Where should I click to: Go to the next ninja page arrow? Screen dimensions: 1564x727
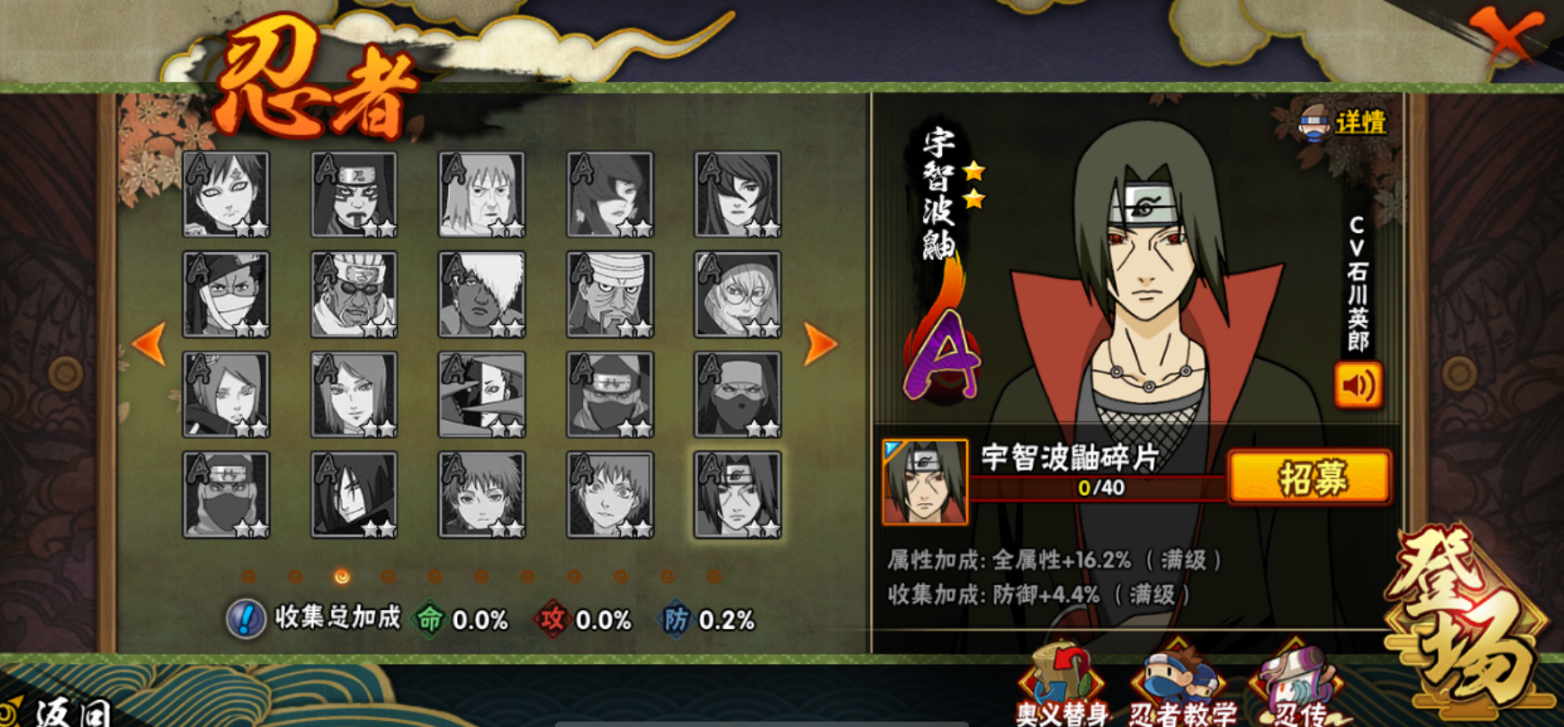[819, 344]
